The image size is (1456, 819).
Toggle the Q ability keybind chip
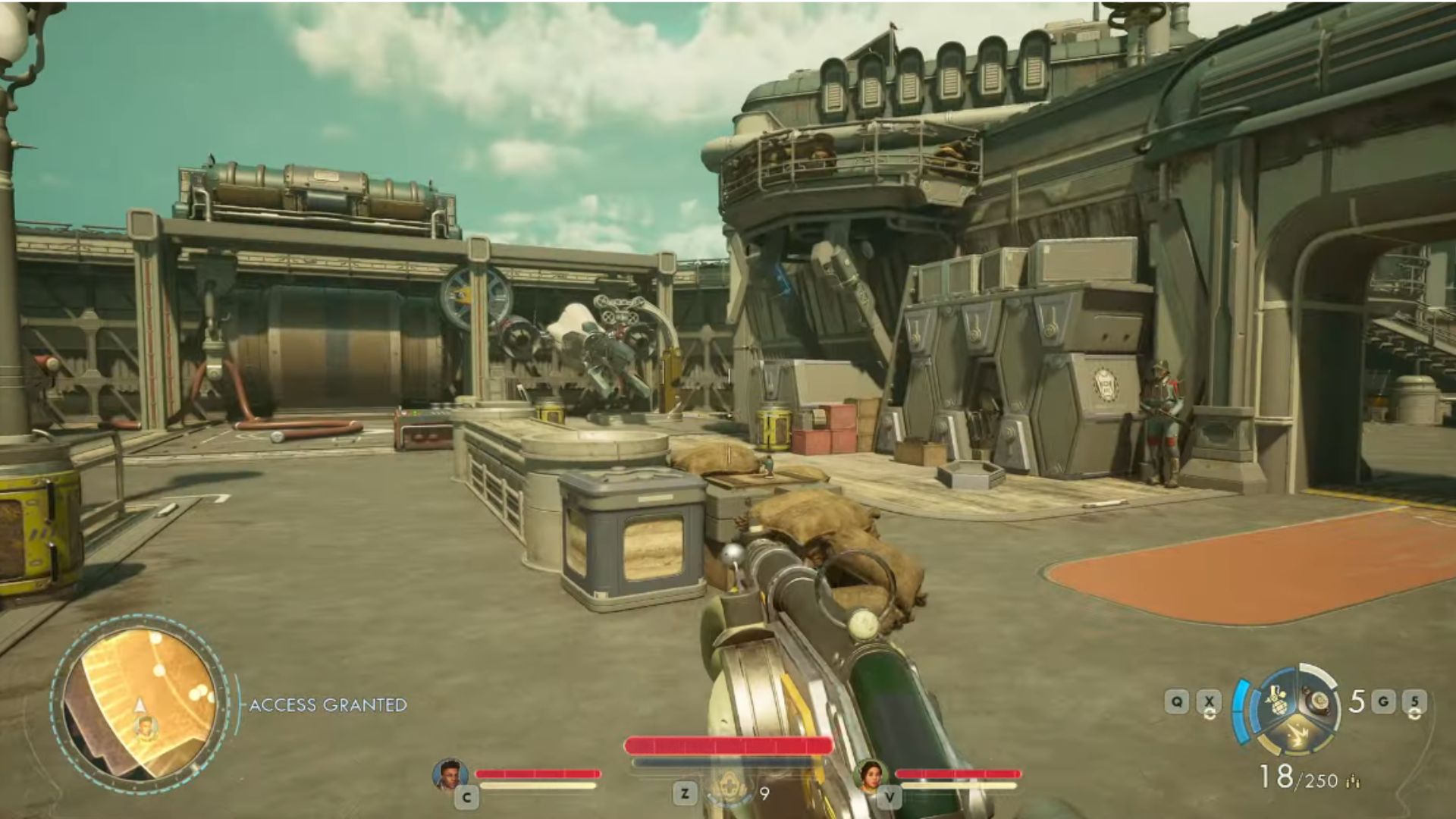[1177, 700]
